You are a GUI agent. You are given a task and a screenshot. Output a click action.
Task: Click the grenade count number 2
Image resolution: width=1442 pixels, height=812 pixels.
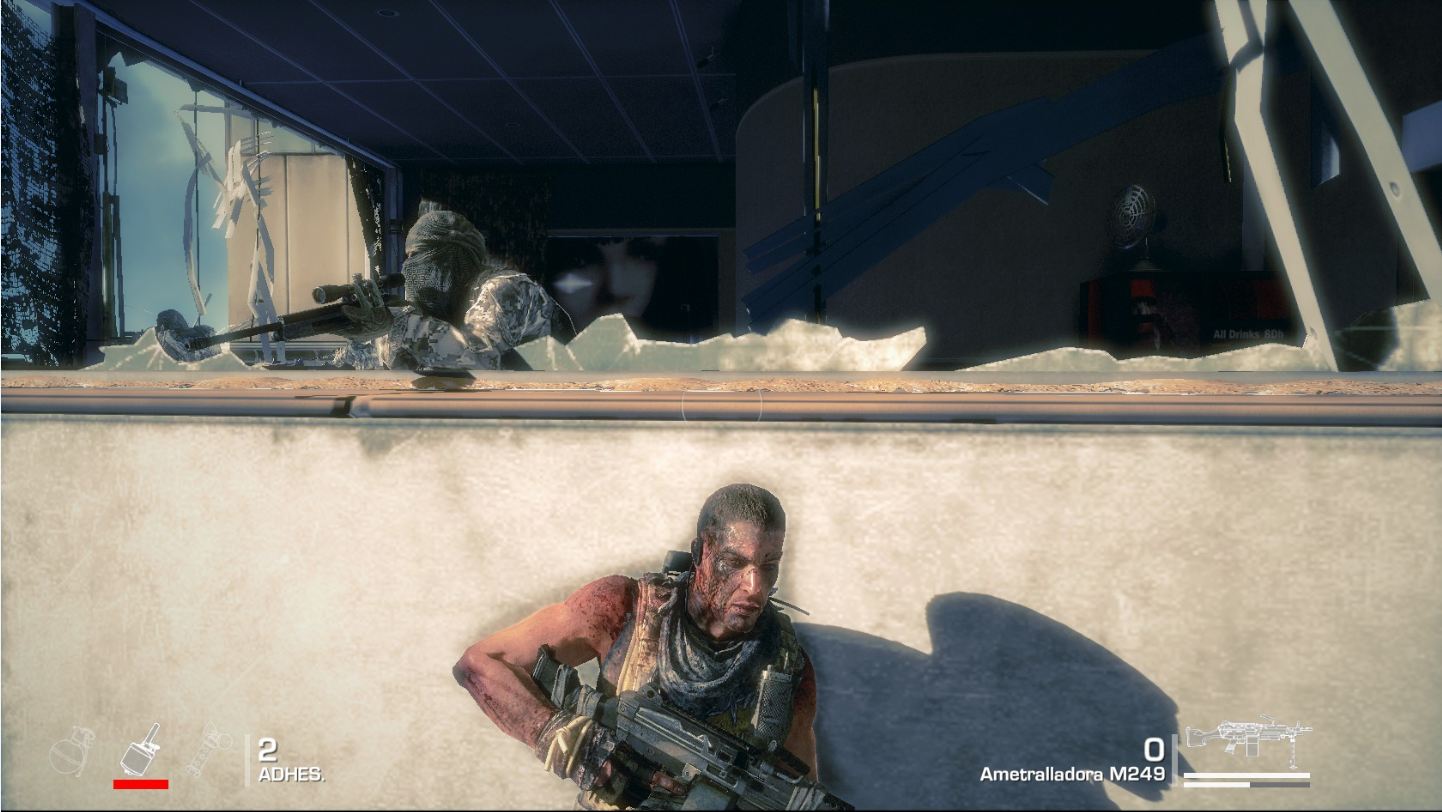point(266,750)
